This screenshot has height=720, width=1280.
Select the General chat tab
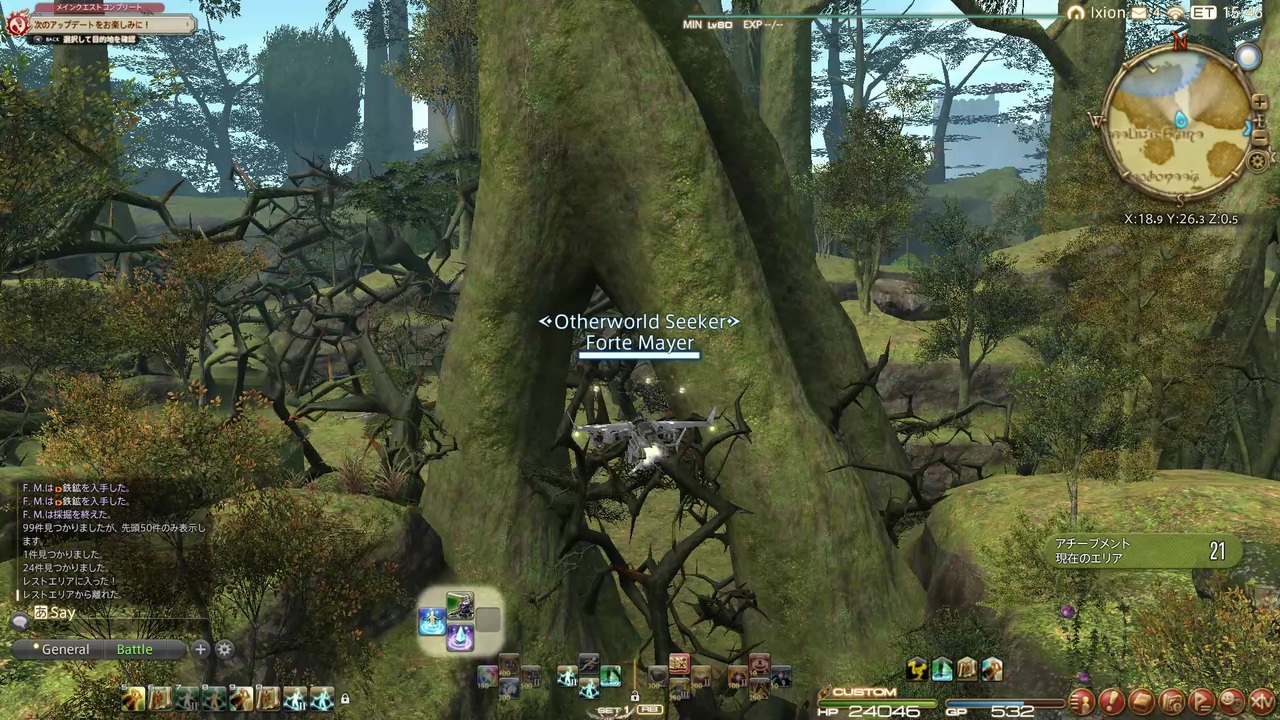65,649
